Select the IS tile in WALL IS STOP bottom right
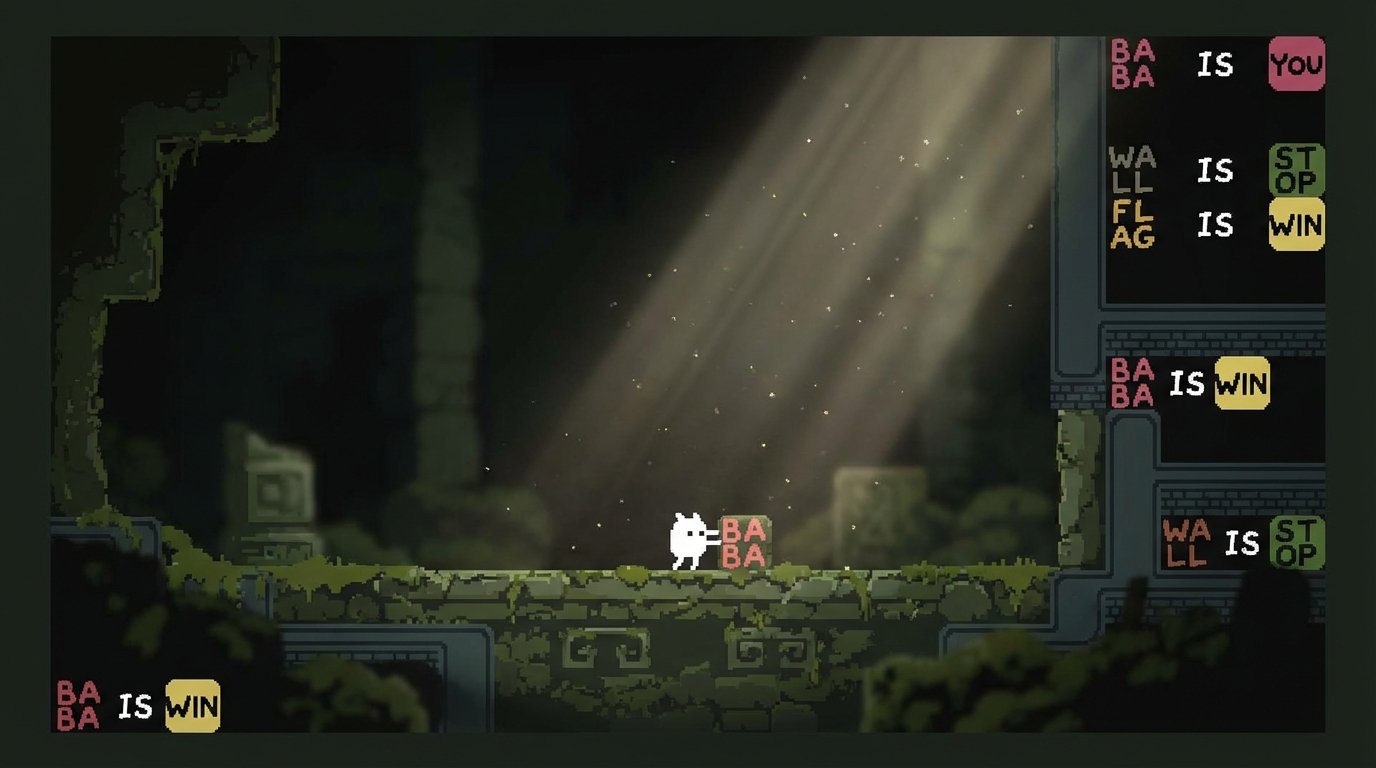 1242,543
